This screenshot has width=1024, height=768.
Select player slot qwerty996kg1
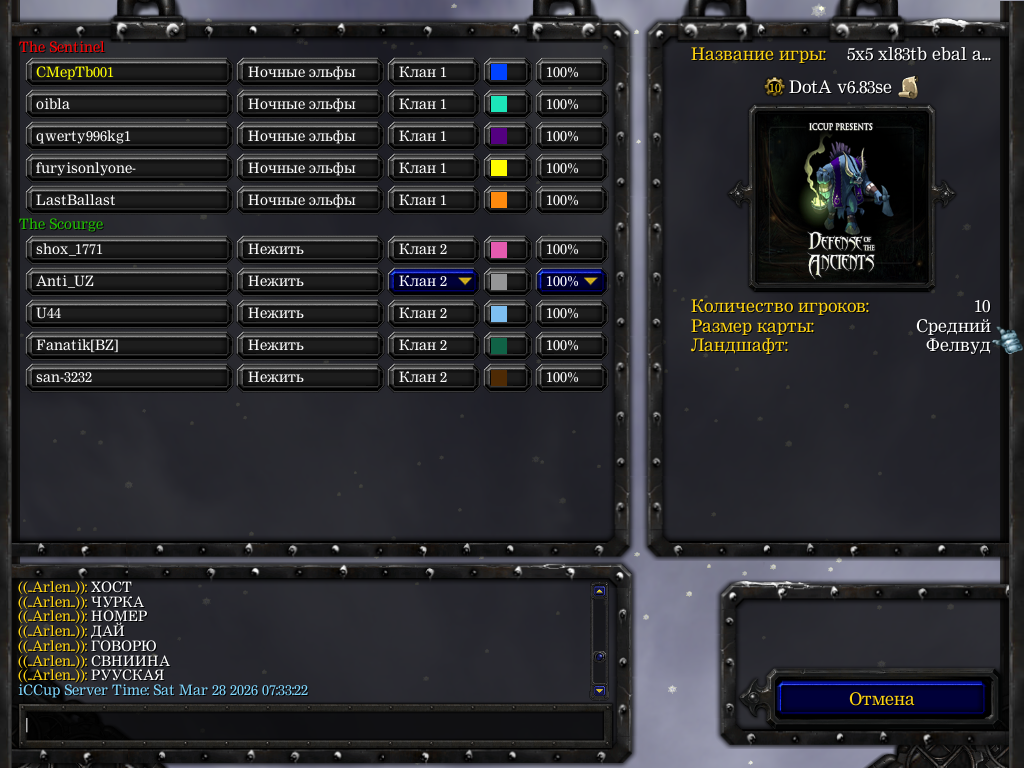click(129, 136)
